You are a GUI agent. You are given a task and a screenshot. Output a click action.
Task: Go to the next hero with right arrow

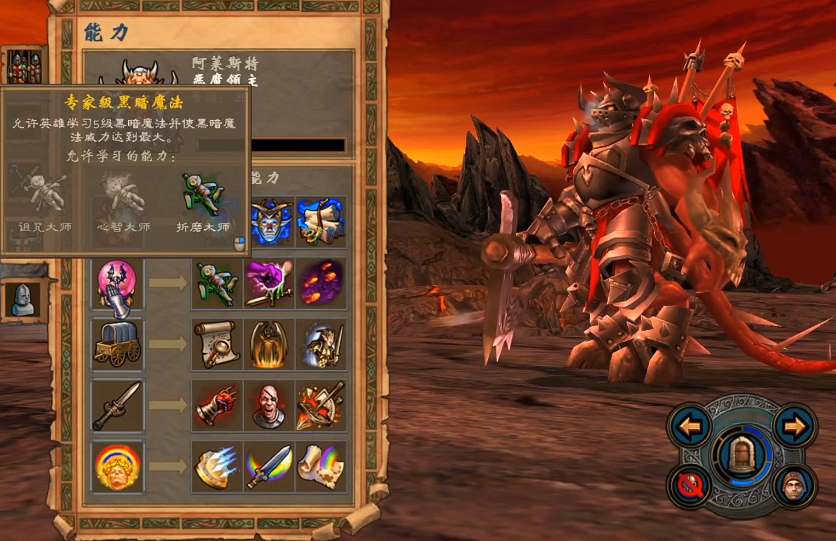click(794, 426)
